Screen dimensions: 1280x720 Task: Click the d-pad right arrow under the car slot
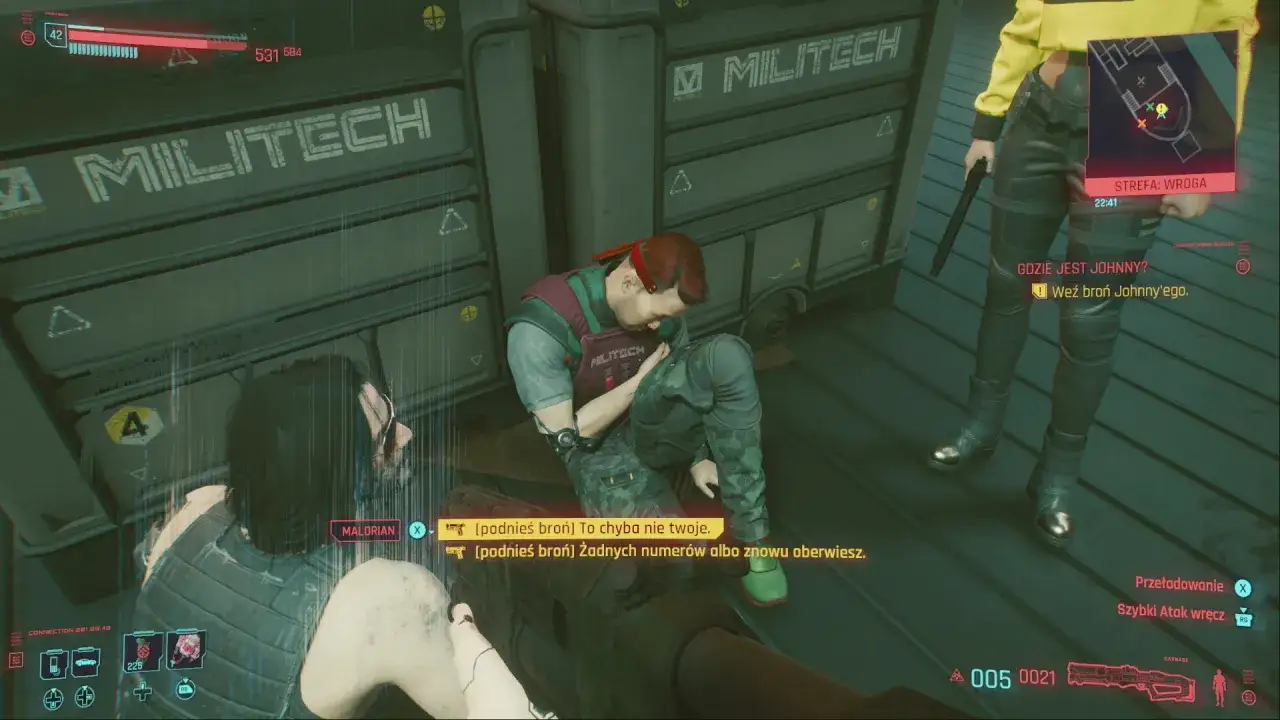click(x=84, y=696)
